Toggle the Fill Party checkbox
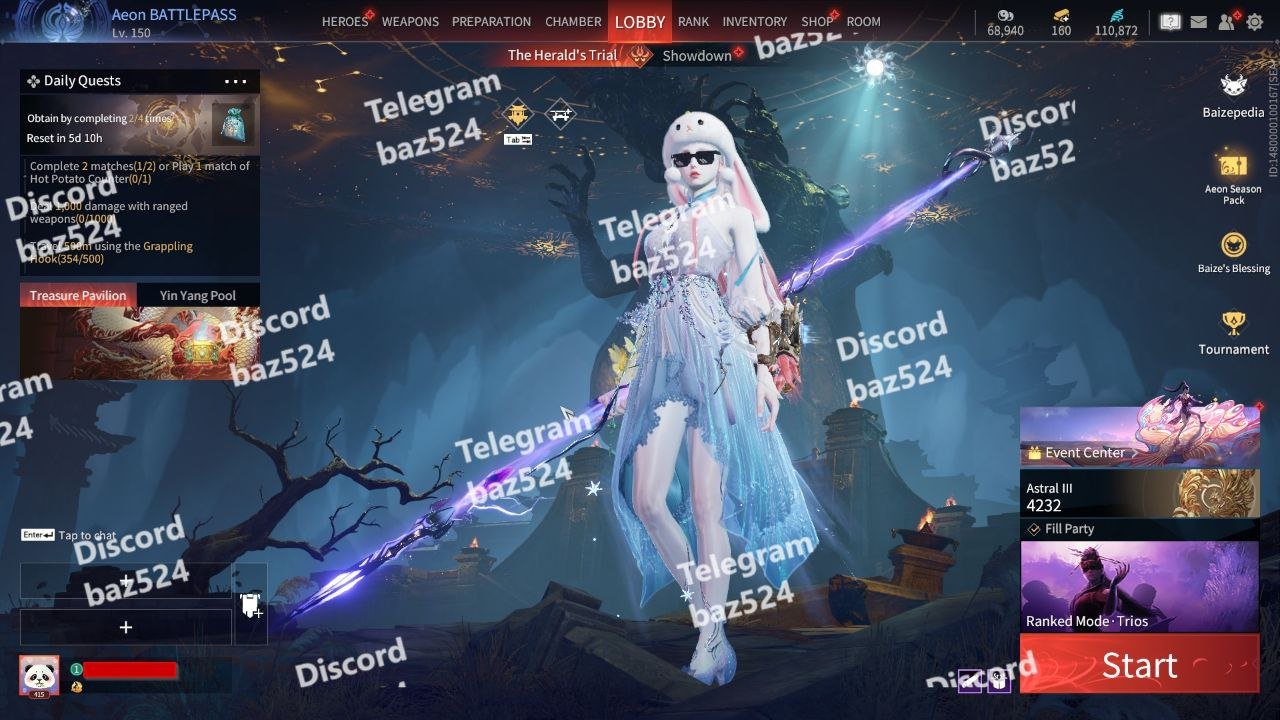The width and height of the screenshot is (1280, 720). pyautogui.click(x=1035, y=529)
